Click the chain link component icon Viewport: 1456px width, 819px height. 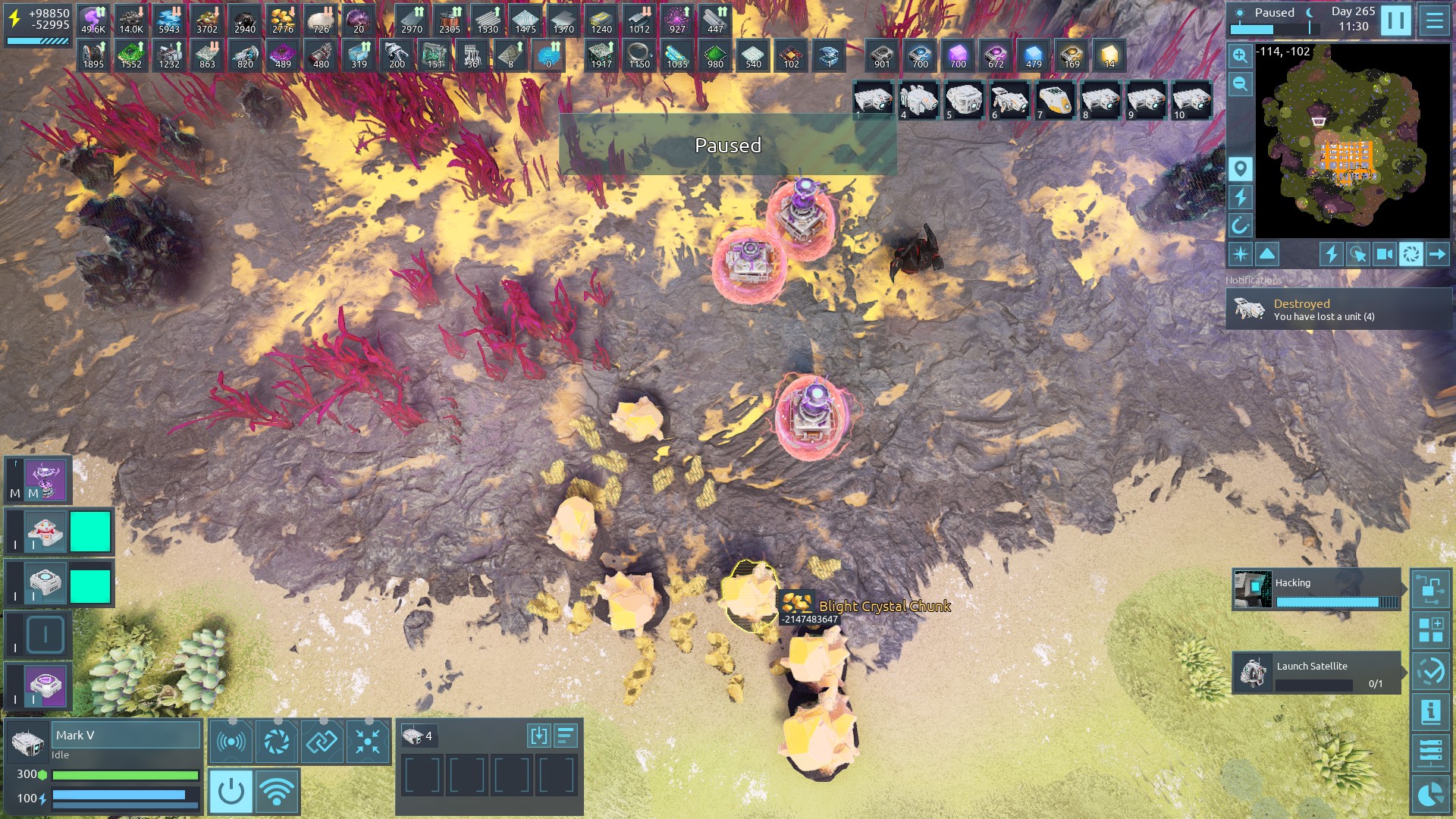click(x=322, y=741)
